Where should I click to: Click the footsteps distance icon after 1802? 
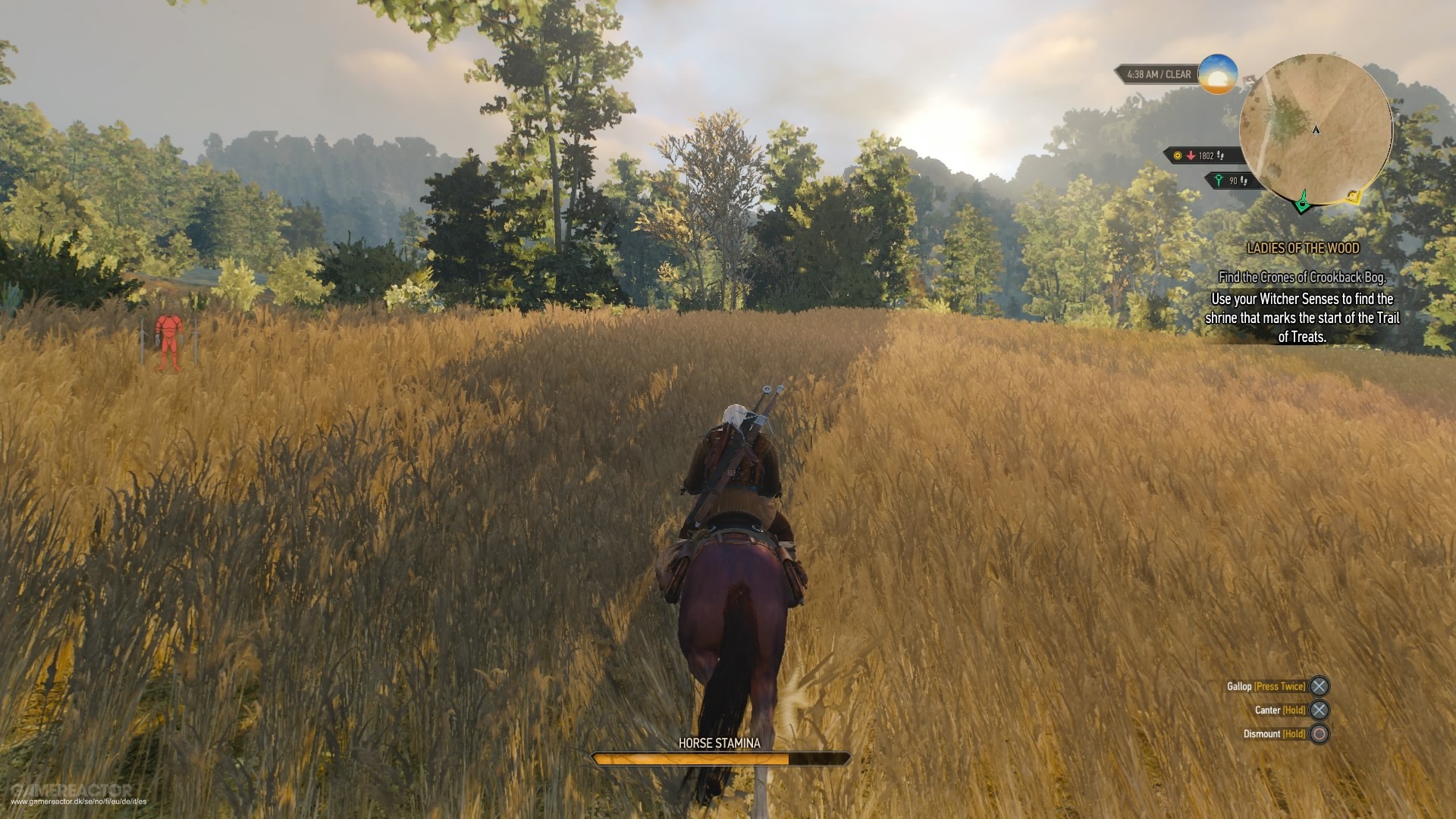1220,156
